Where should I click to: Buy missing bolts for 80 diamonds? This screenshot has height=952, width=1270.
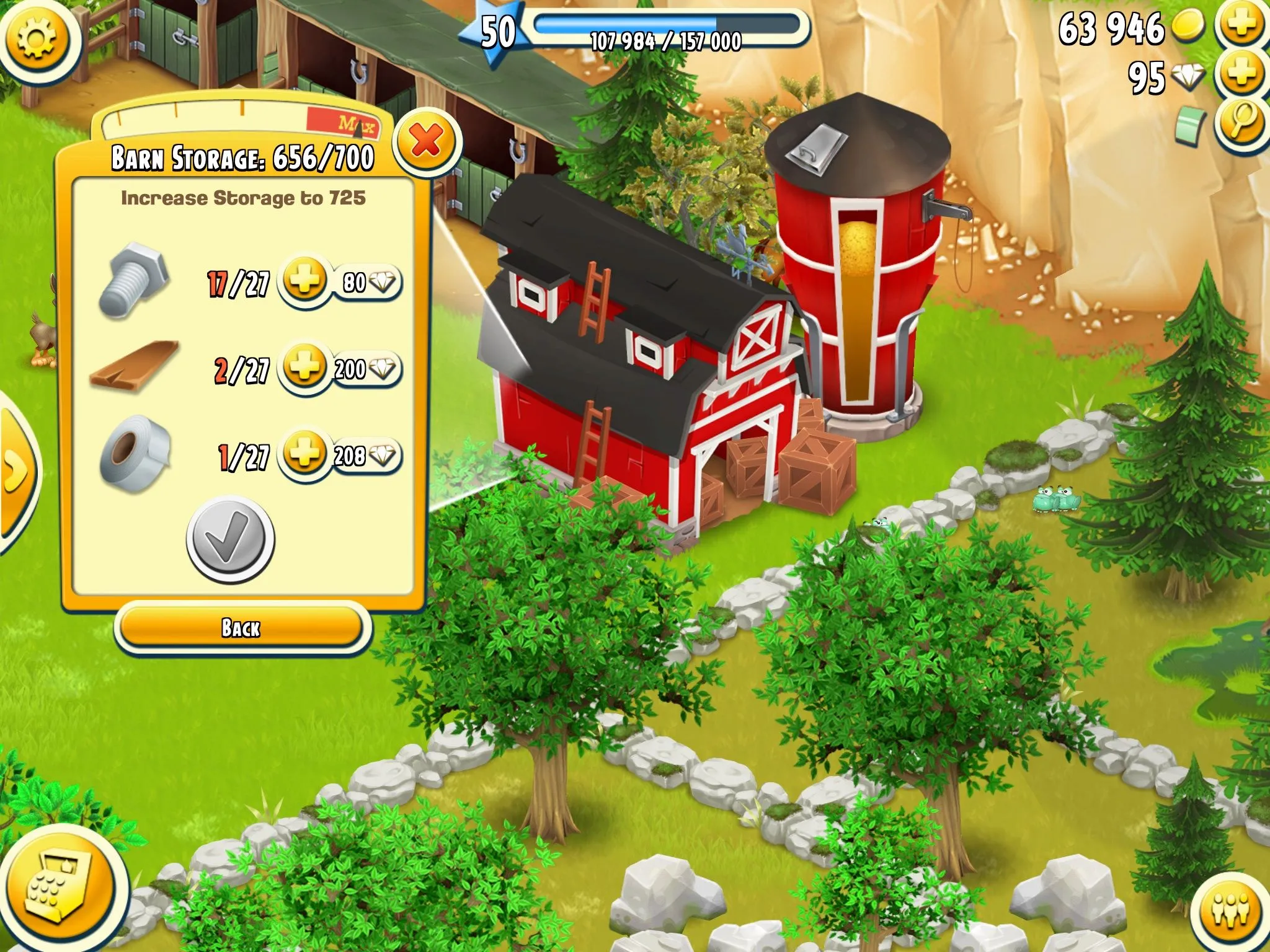coord(340,282)
